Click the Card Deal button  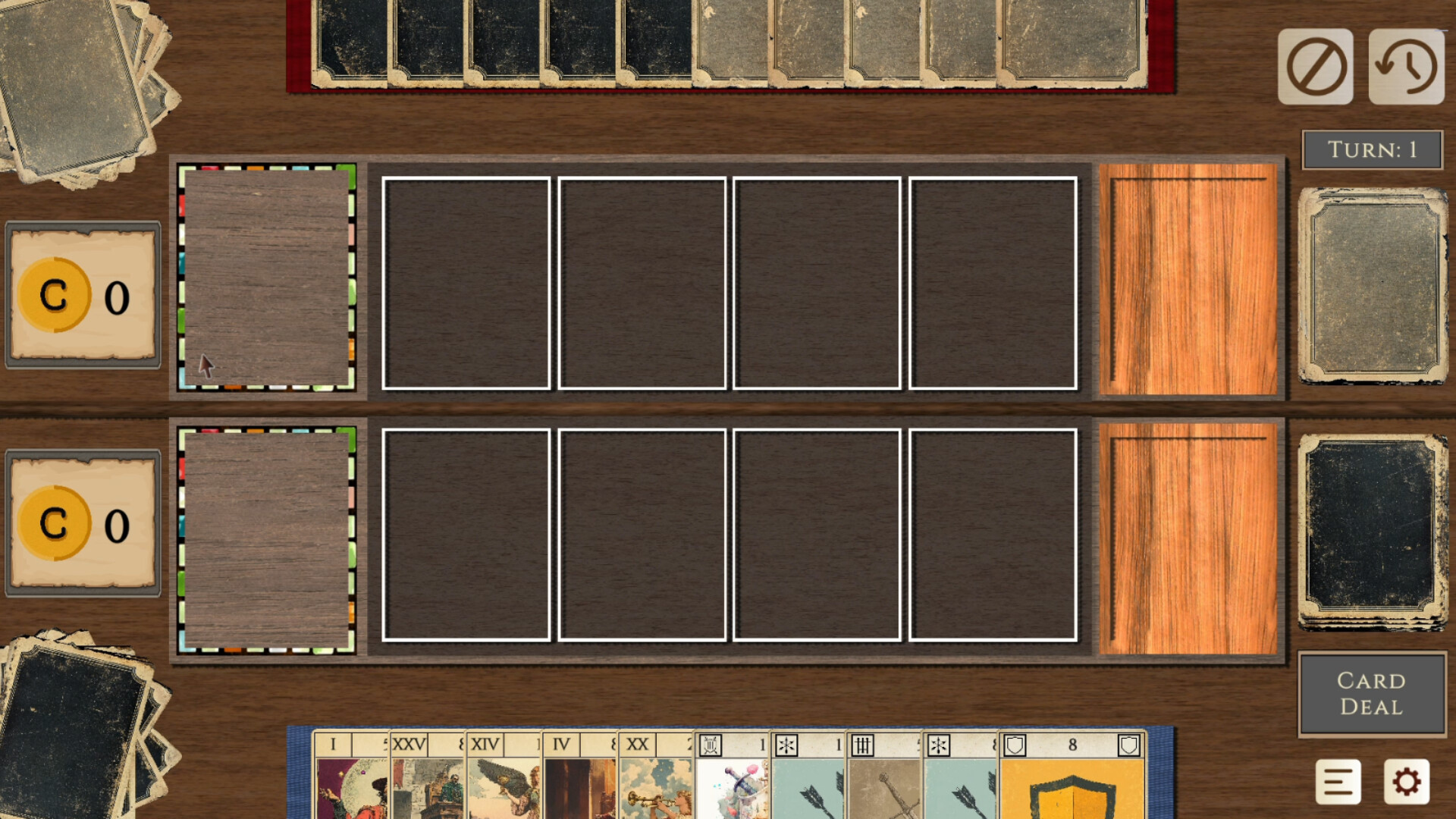click(x=1371, y=693)
